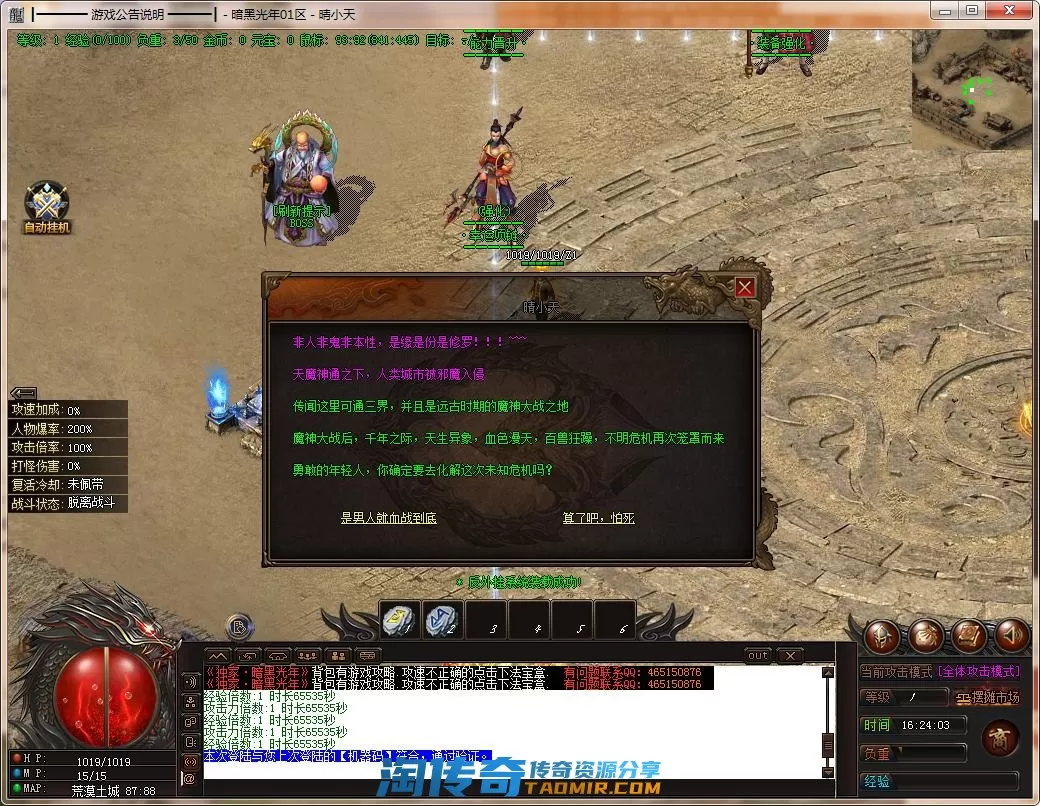1040x806 pixels.
Task: Use the item in hotbar slot 2
Action: tap(442, 621)
